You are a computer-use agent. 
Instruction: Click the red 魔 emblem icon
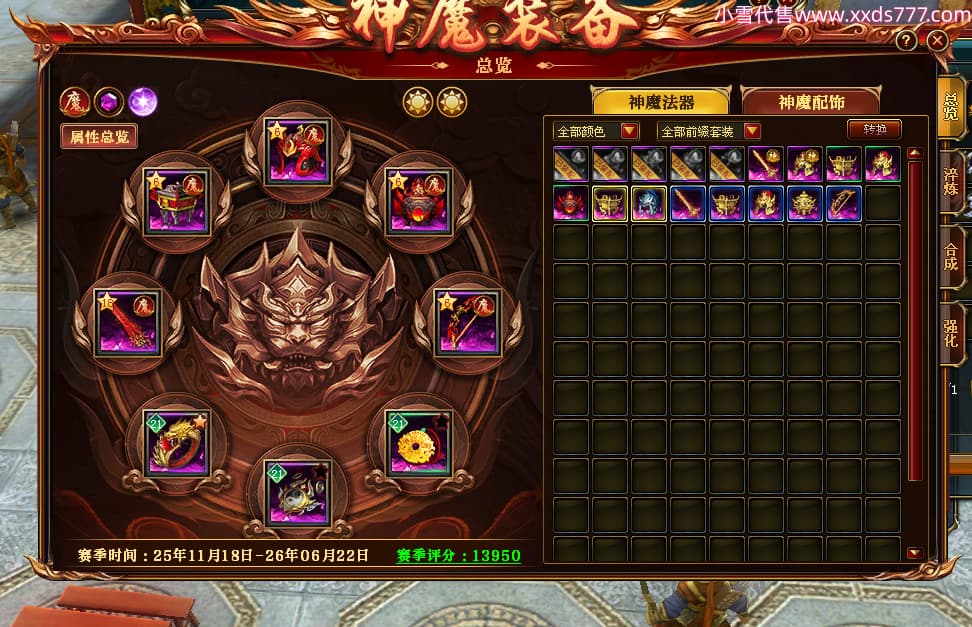tap(74, 101)
